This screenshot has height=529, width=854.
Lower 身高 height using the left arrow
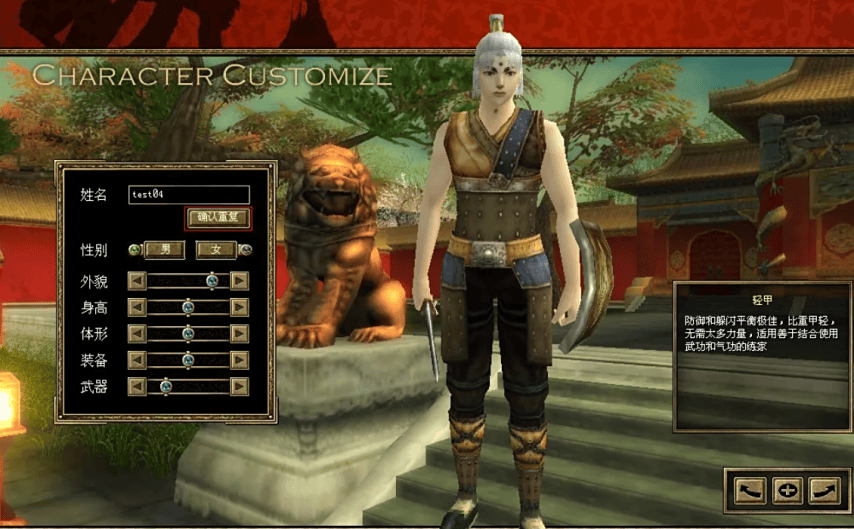tap(137, 307)
